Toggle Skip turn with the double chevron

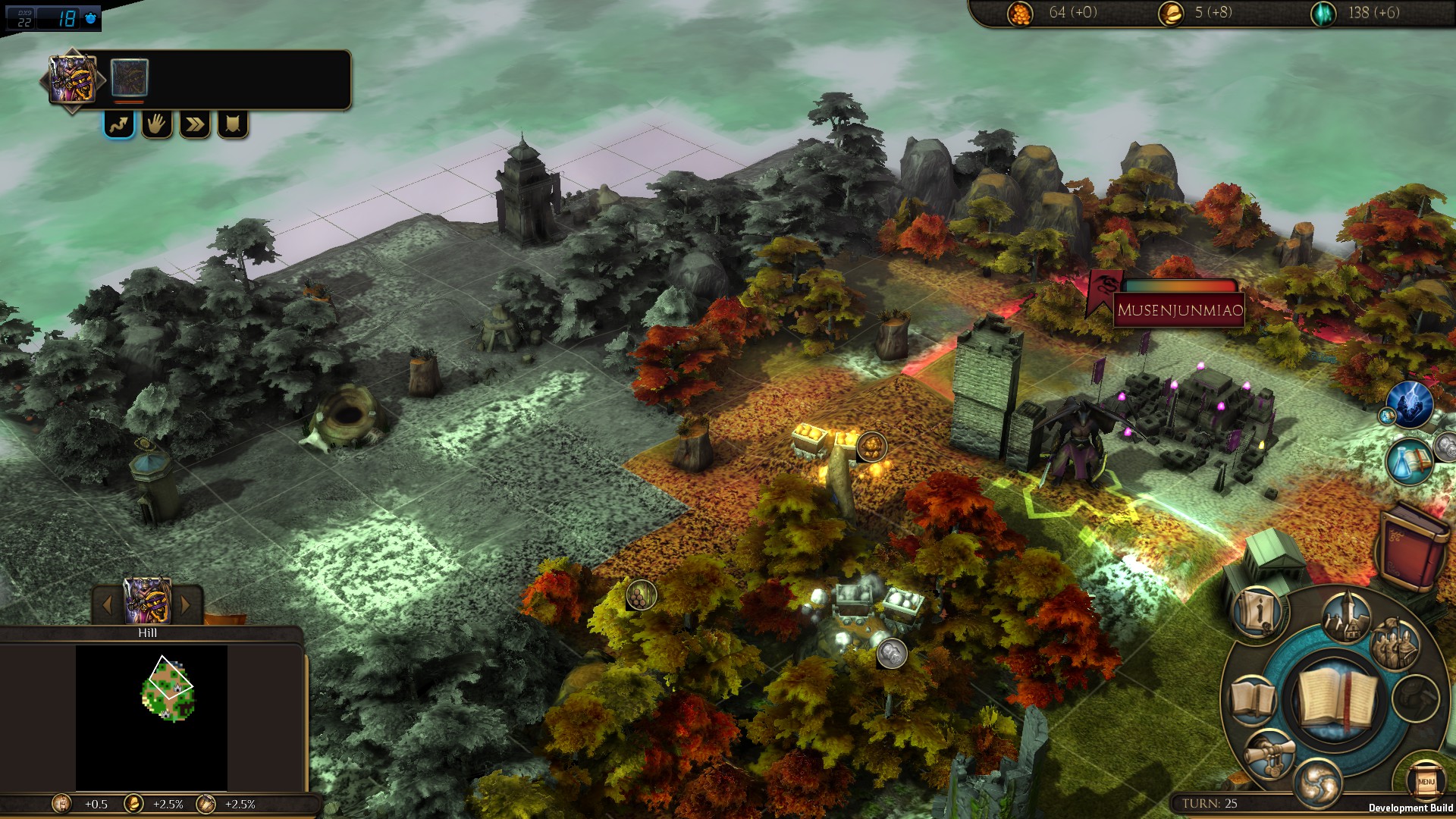point(194,126)
